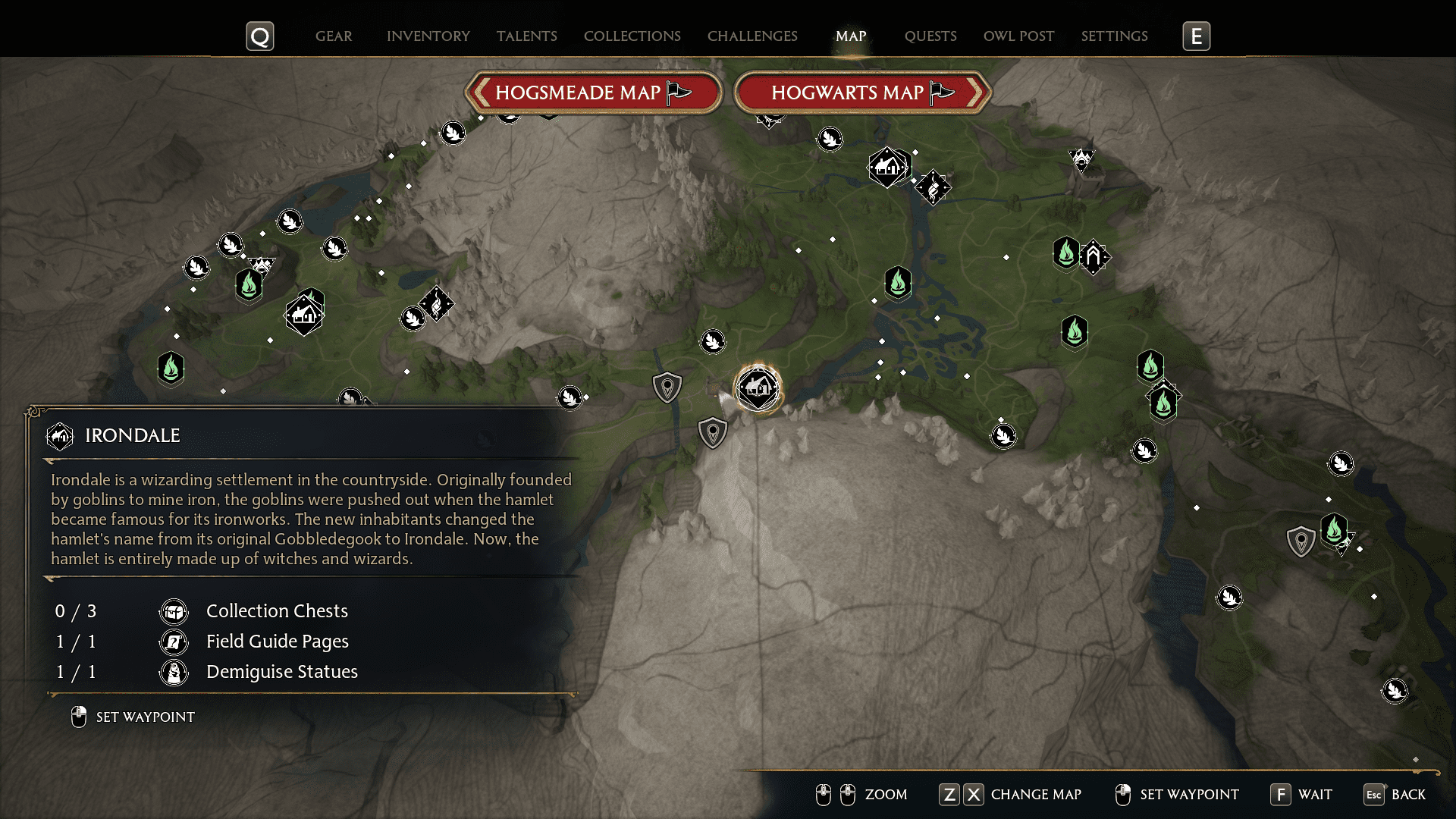Click the HOGSMEADE MAP button
This screenshot has height=819, width=1456.
pos(594,92)
